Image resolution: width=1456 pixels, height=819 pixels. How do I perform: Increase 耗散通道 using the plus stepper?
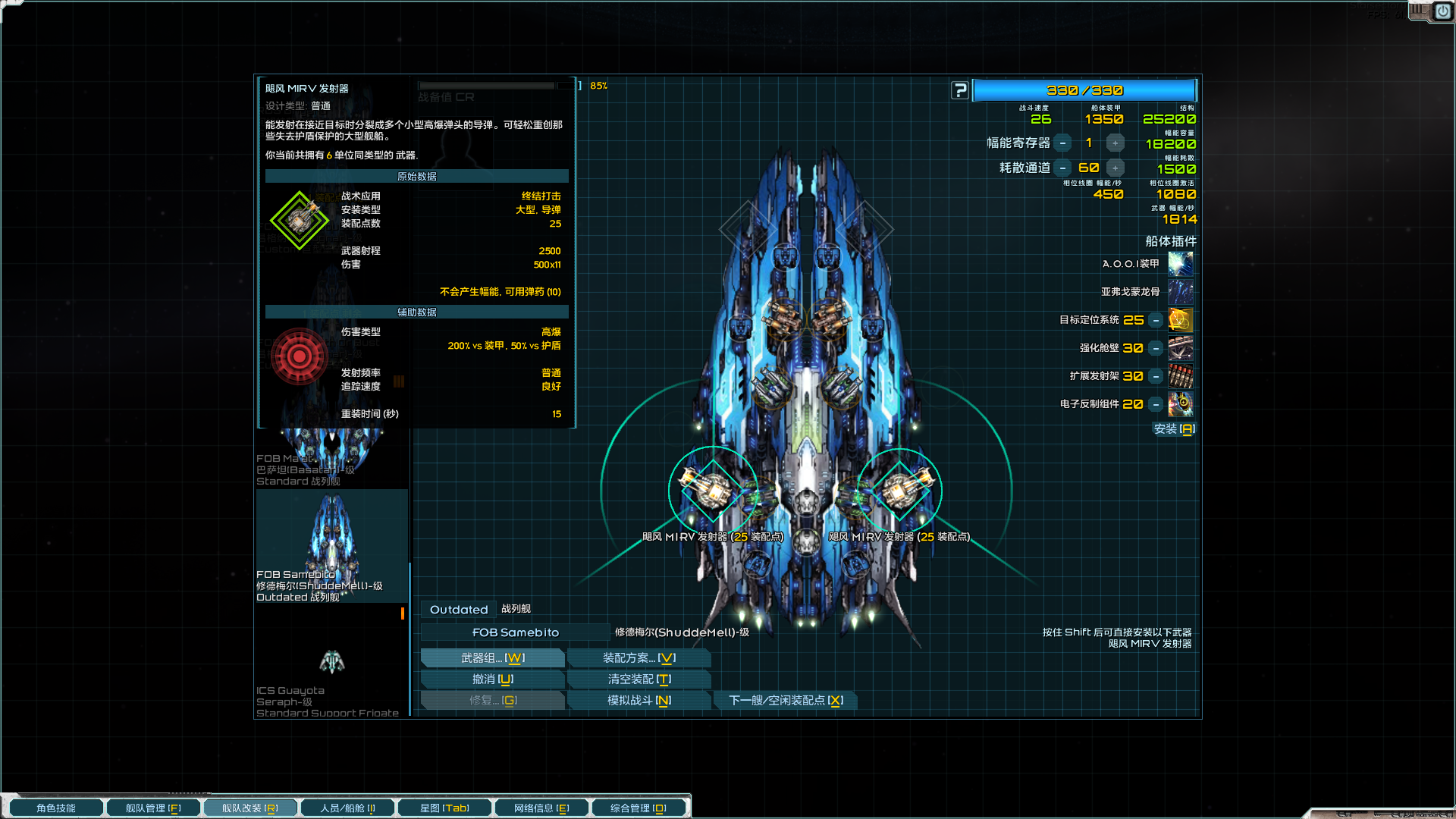1115,168
